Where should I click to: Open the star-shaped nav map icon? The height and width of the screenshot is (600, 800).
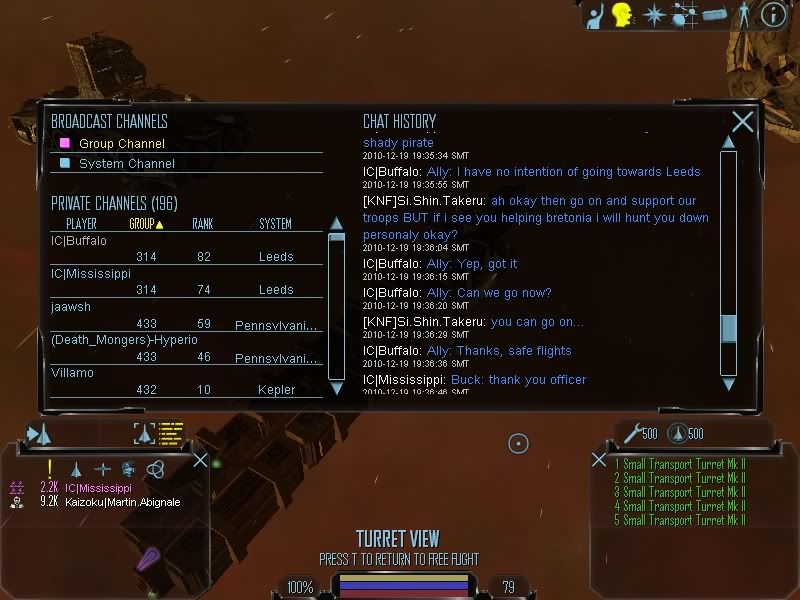click(654, 15)
